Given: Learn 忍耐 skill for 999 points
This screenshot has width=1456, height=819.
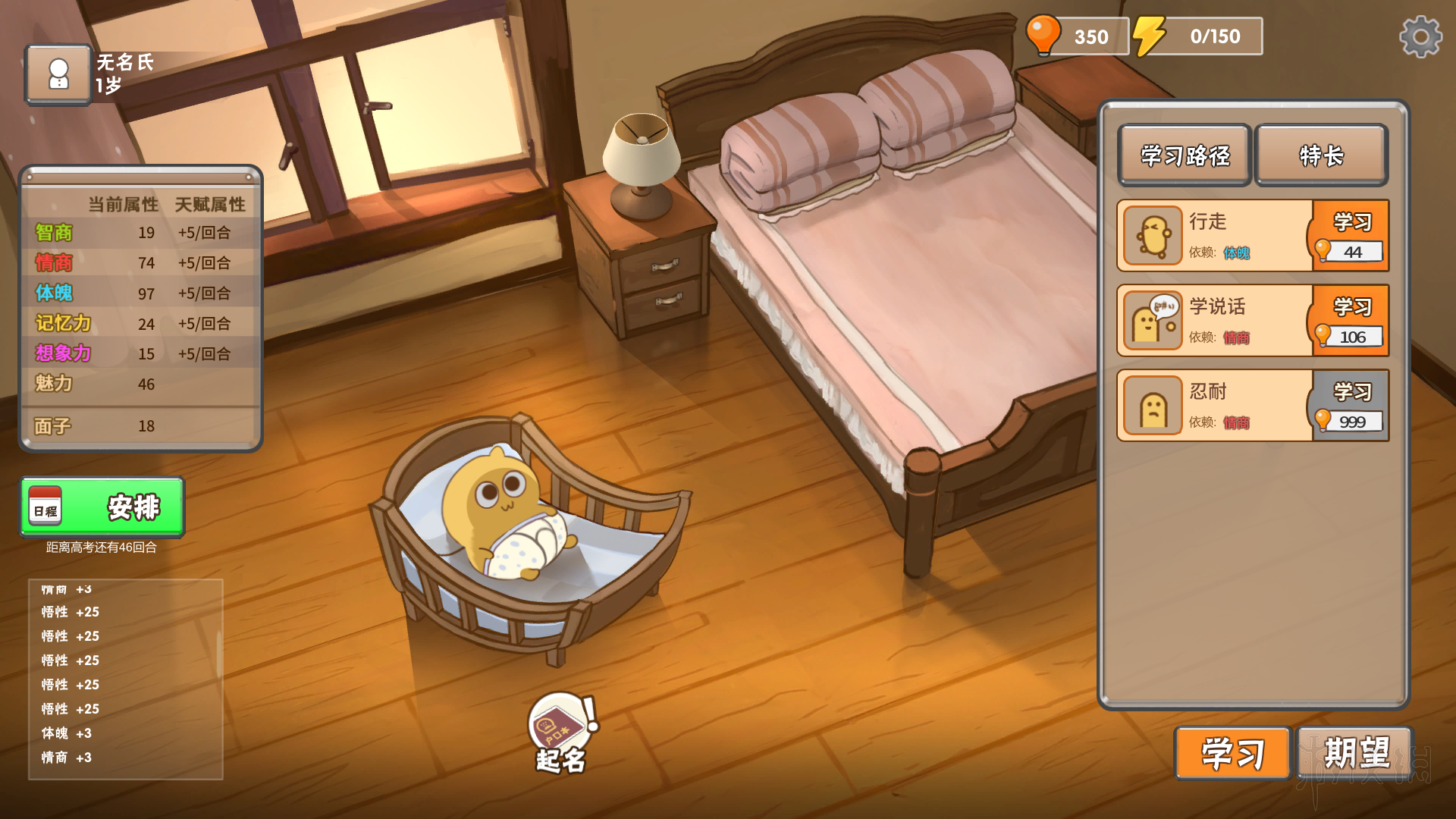Looking at the screenshot, I should coord(1351,406).
